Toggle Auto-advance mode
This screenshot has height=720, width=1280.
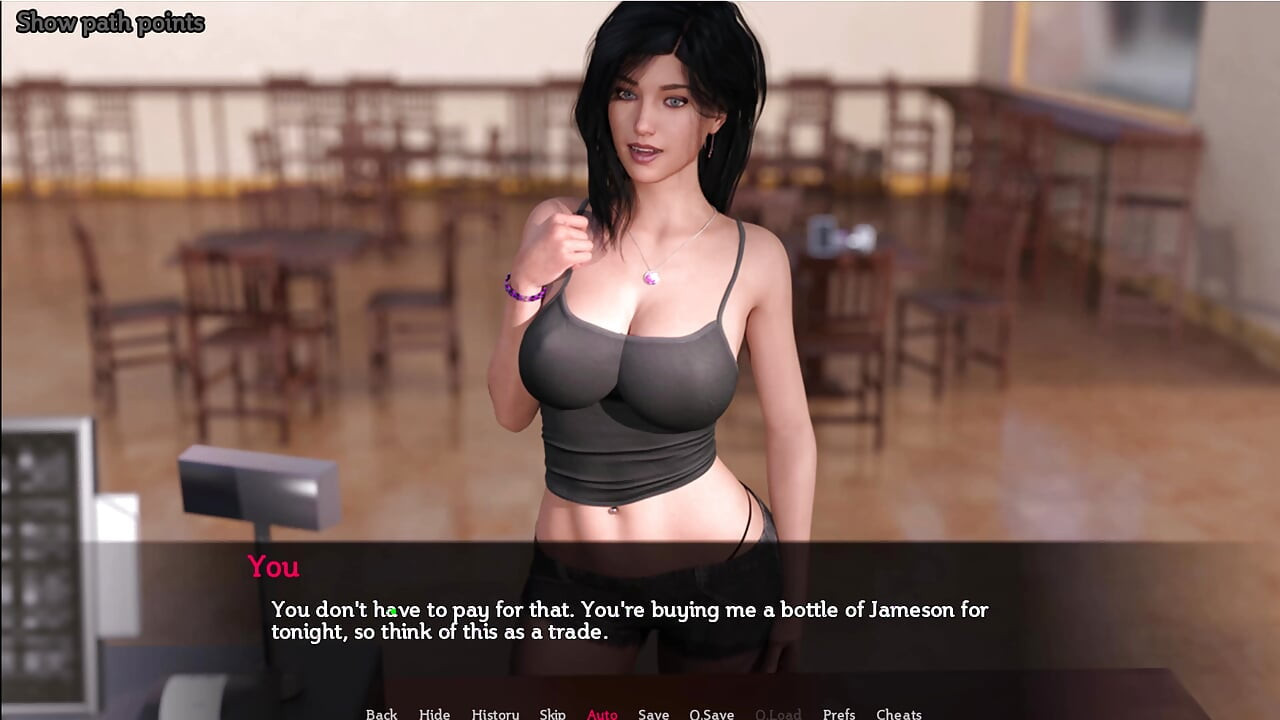[x=602, y=713]
